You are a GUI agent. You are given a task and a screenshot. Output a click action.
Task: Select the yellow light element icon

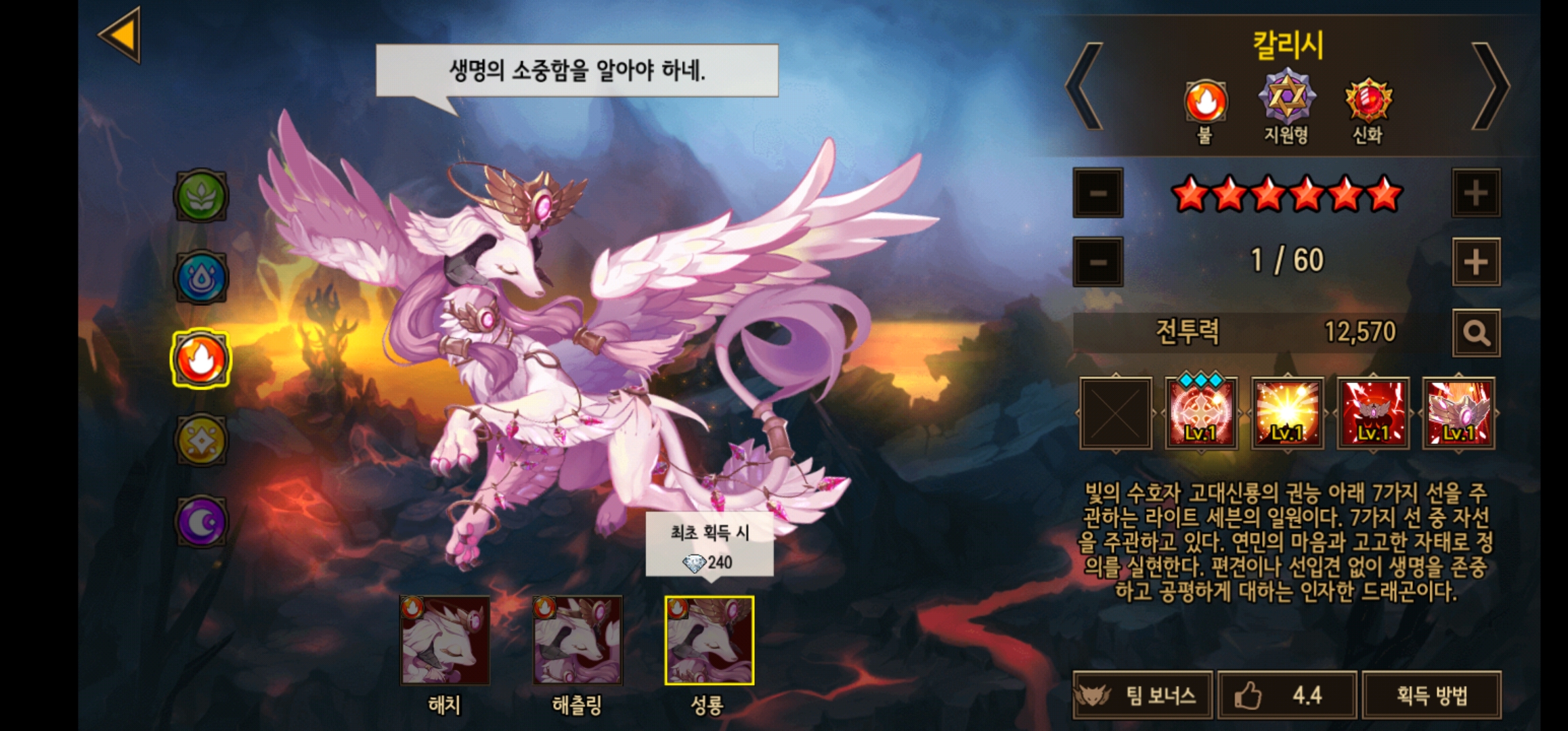201,440
